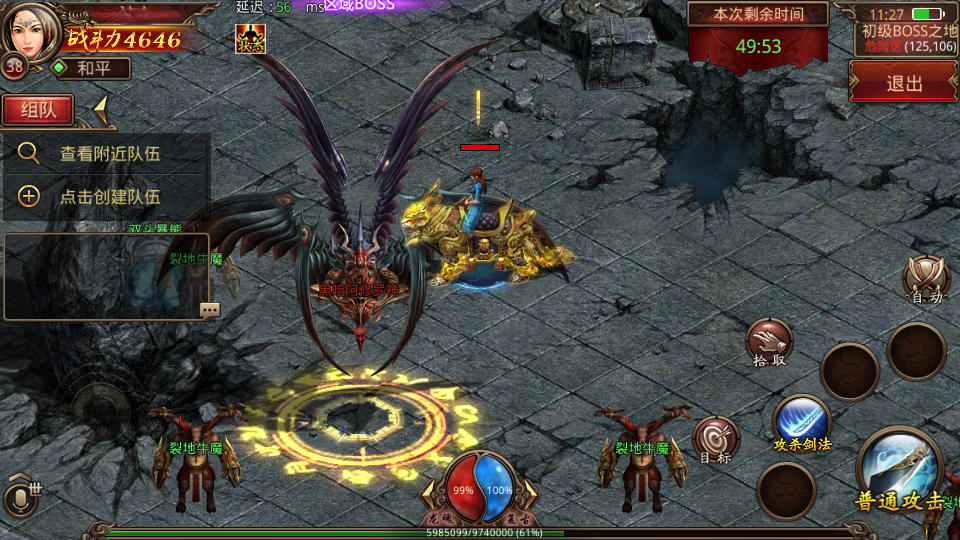Open the 组队 team panel
960x540 pixels.
(x=39, y=110)
